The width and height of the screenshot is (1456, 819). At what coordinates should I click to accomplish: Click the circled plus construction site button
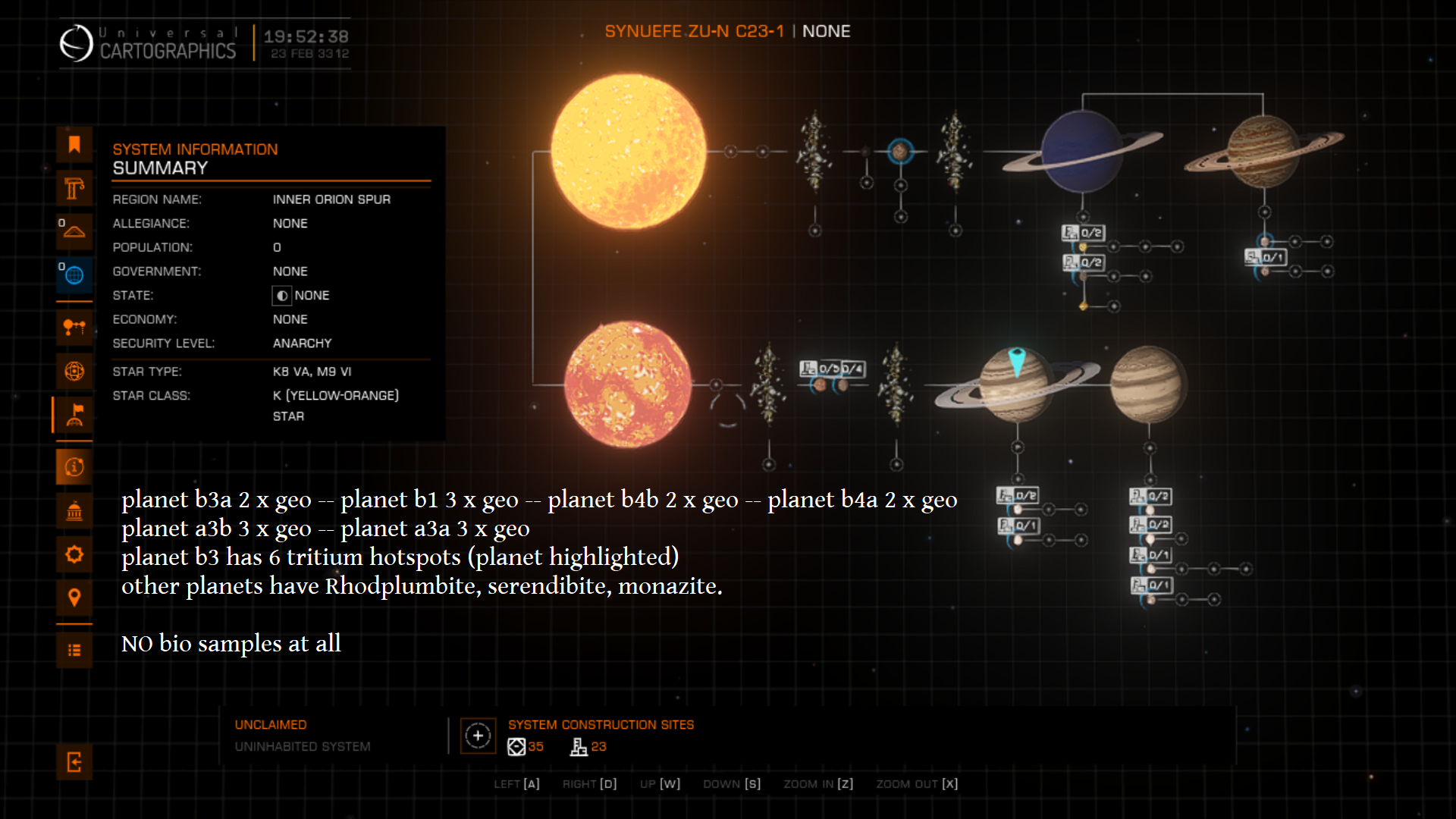coord(478,736)
